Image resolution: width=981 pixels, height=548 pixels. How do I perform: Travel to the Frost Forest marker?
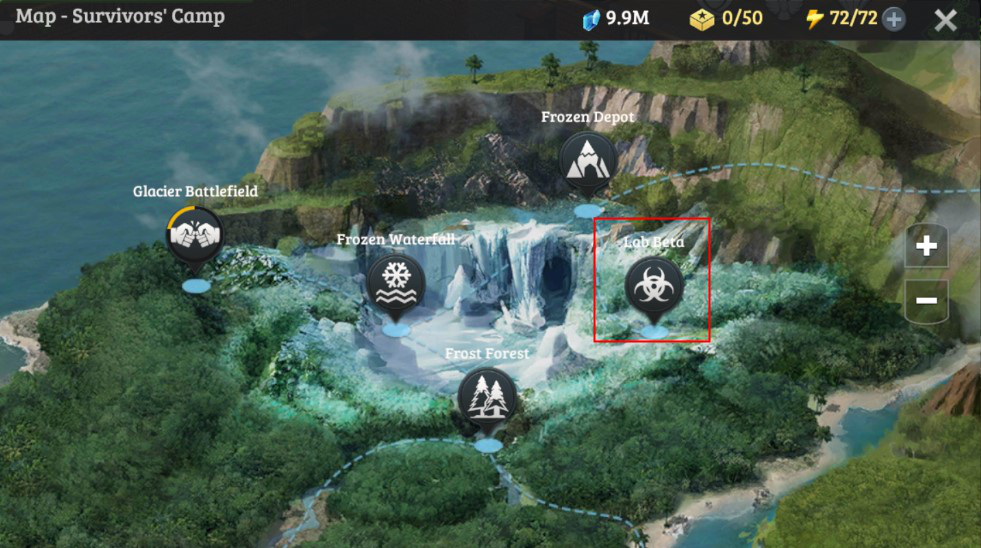click(x=488, y=397)
